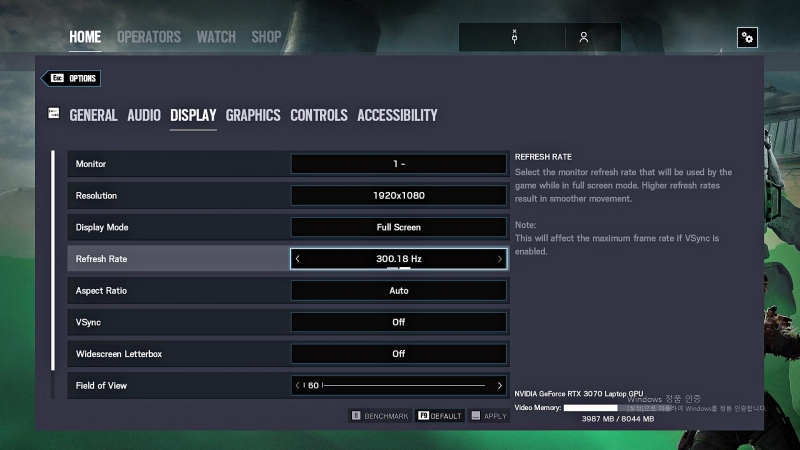Restore settings with the Default button
Viewport: 800px width, 450px height.
tap(440, 415)
